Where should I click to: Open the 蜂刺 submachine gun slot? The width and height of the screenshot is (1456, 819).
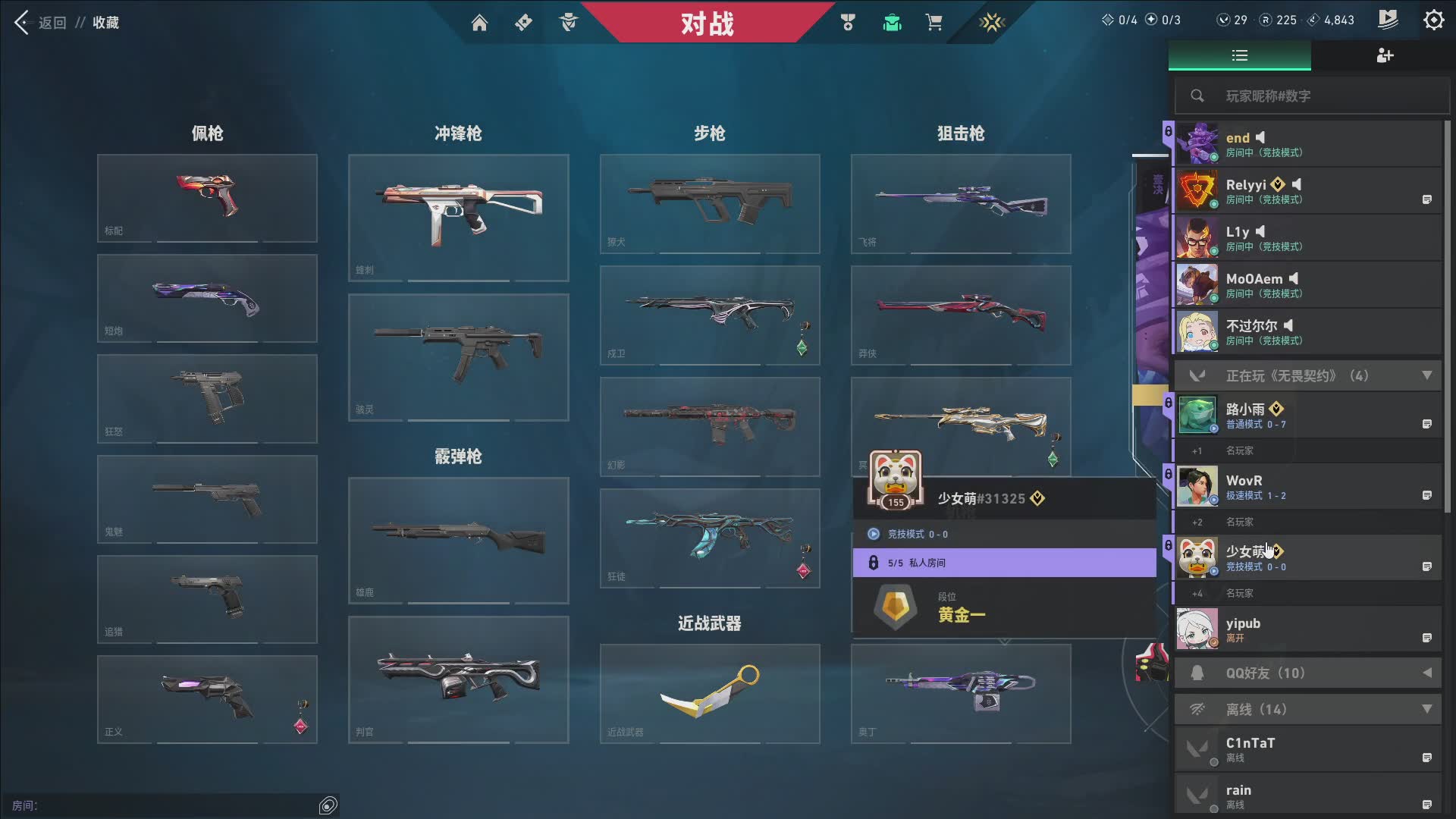[458, 218]
